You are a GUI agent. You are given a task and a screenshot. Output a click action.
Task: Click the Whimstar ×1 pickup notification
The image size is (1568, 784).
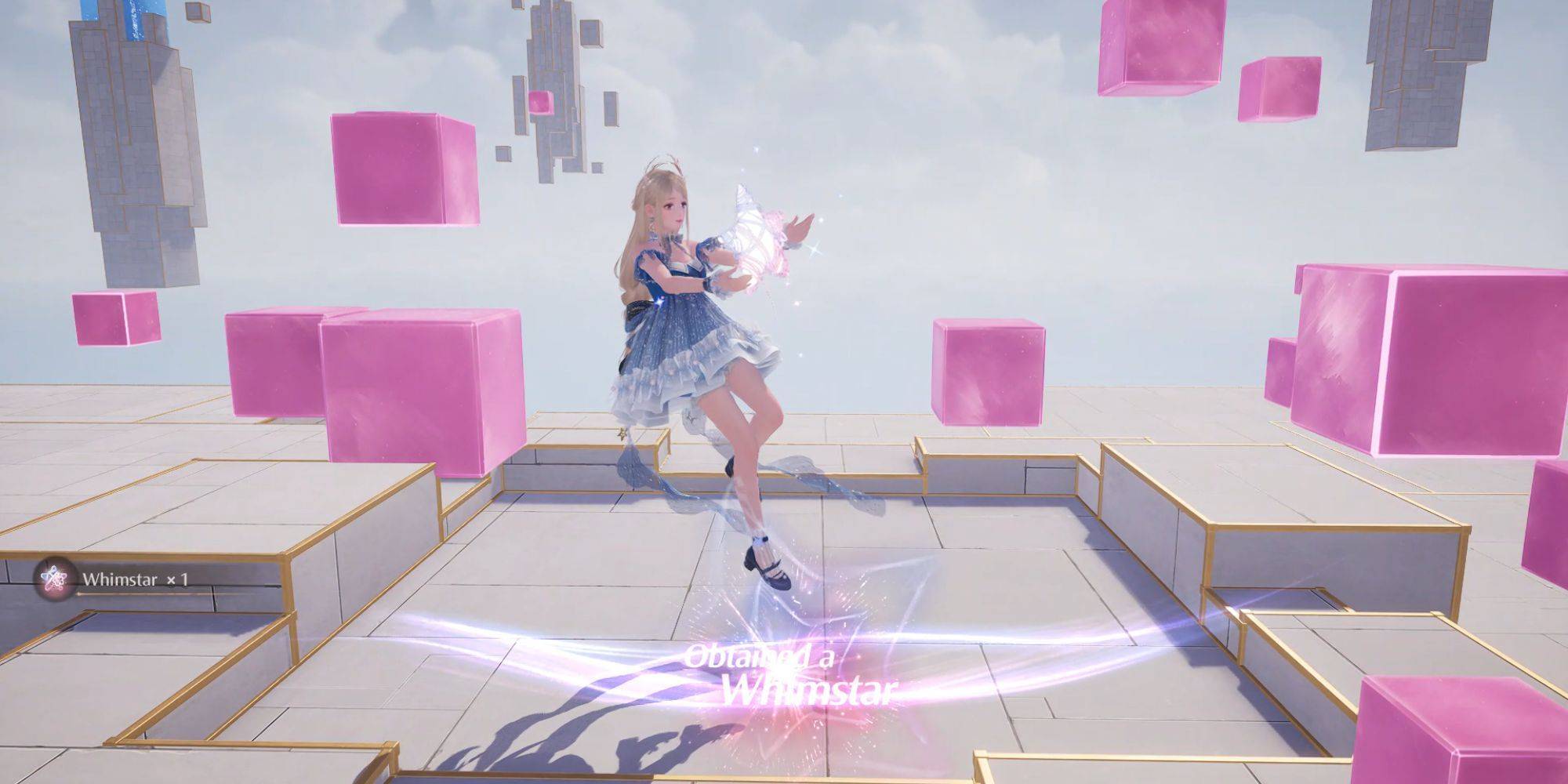[118, 579]
